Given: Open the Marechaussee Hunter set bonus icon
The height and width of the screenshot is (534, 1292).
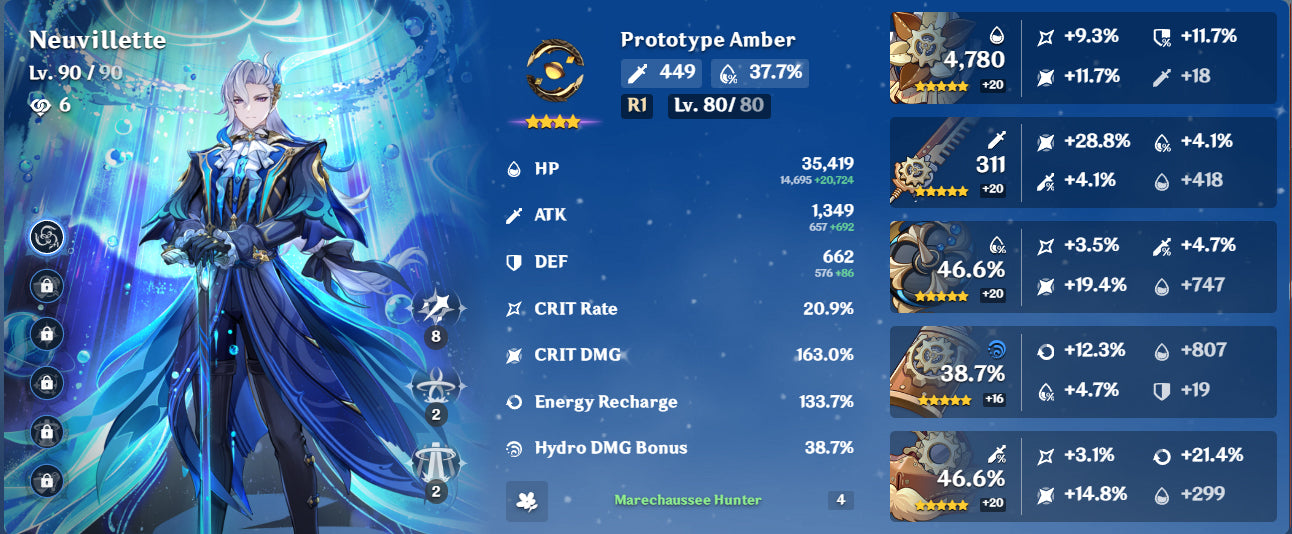Looking at the screenshot, I should [527, 501].
